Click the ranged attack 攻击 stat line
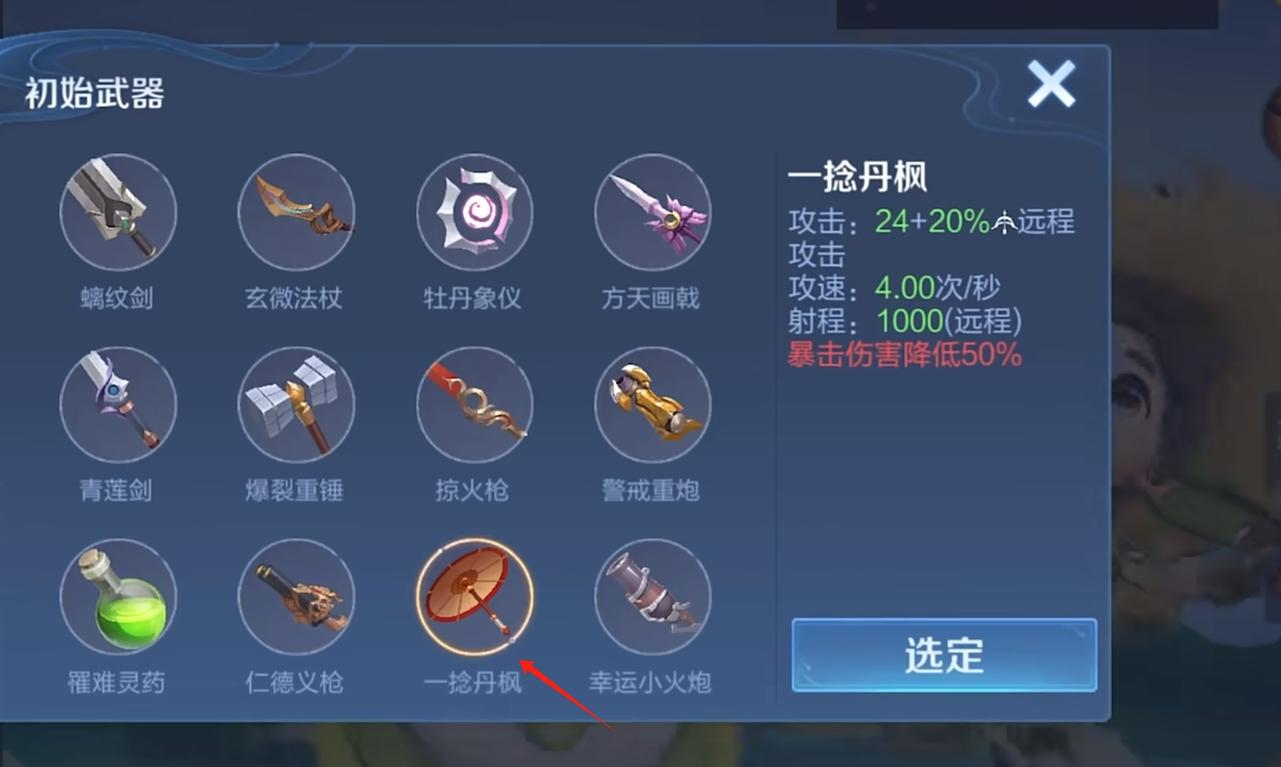The height and width of the screenshot is (767, 1281). [x=930, y=222]
